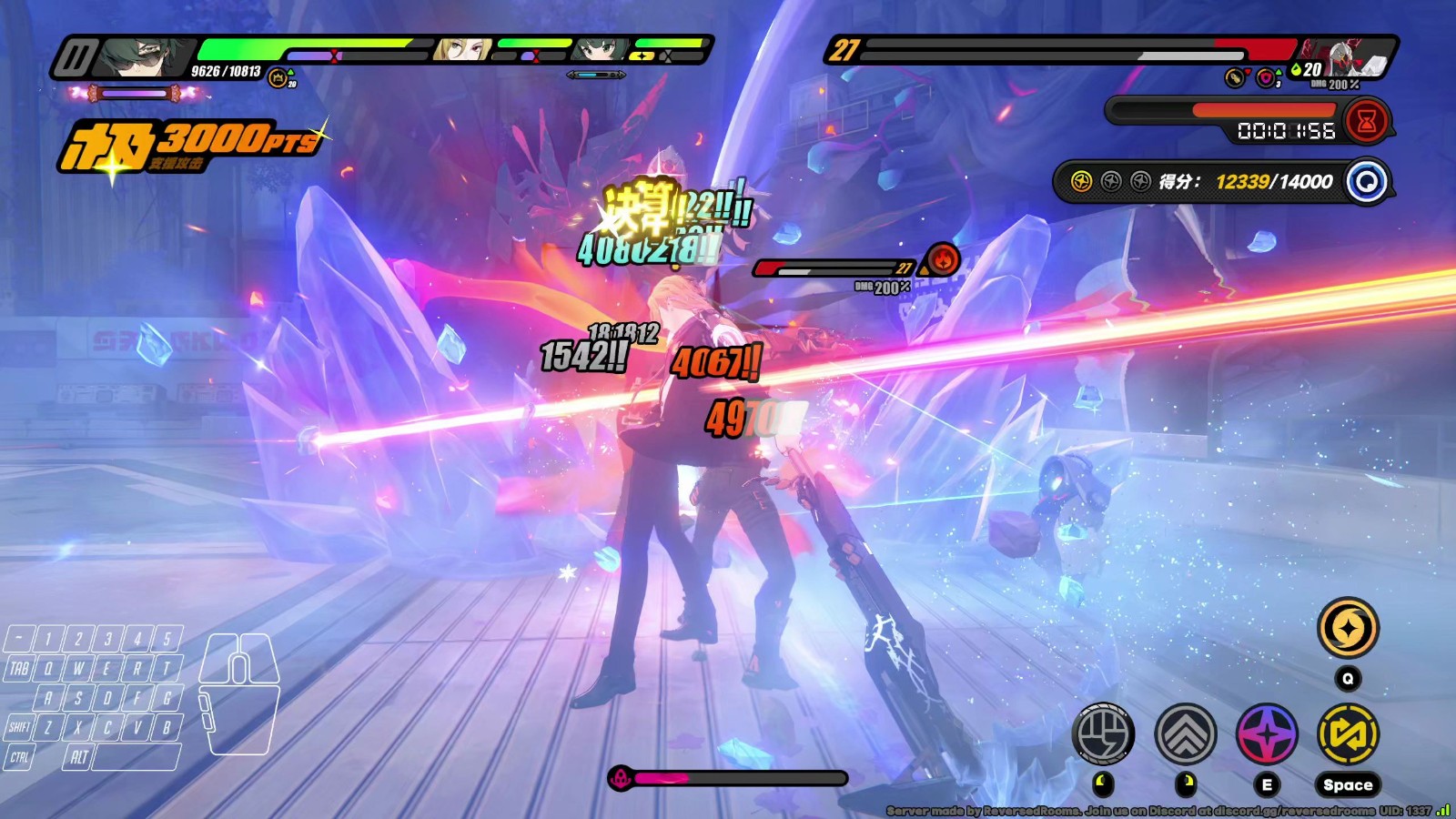Click the red hourglass timer icon
This screenshot has width=1456, height=819.
coord(1366,121)
